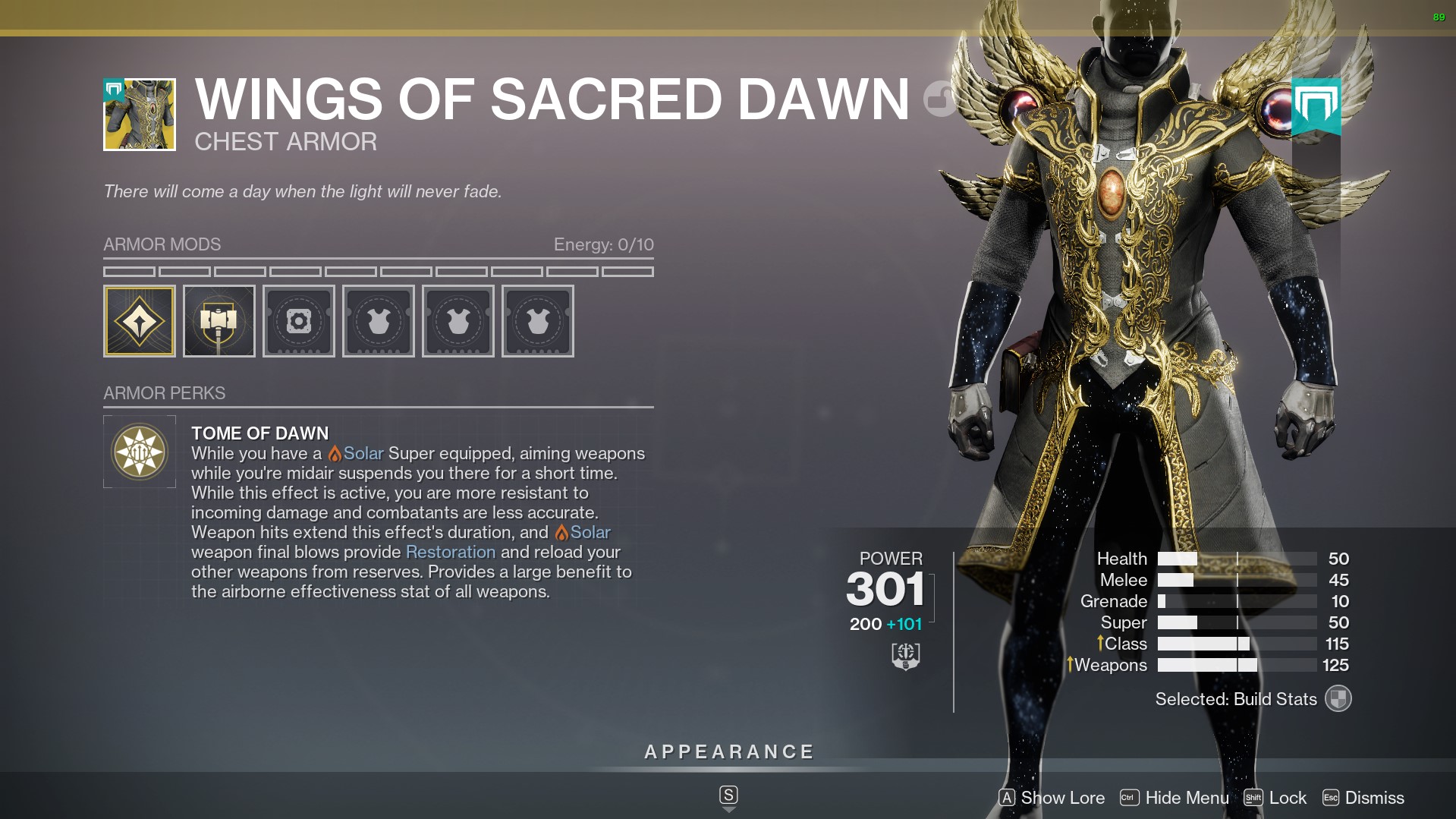
Task: Open the gold diamond armor upgrade slot
Action: click(x=140, y=321)
